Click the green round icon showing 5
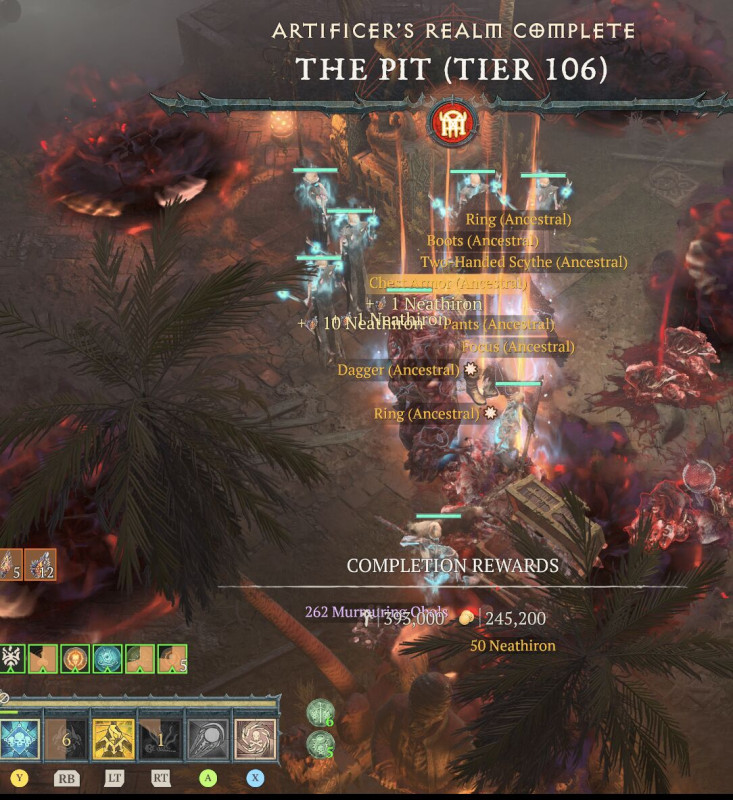The height and width of the screenshot is (800, 733). [320, 744]
